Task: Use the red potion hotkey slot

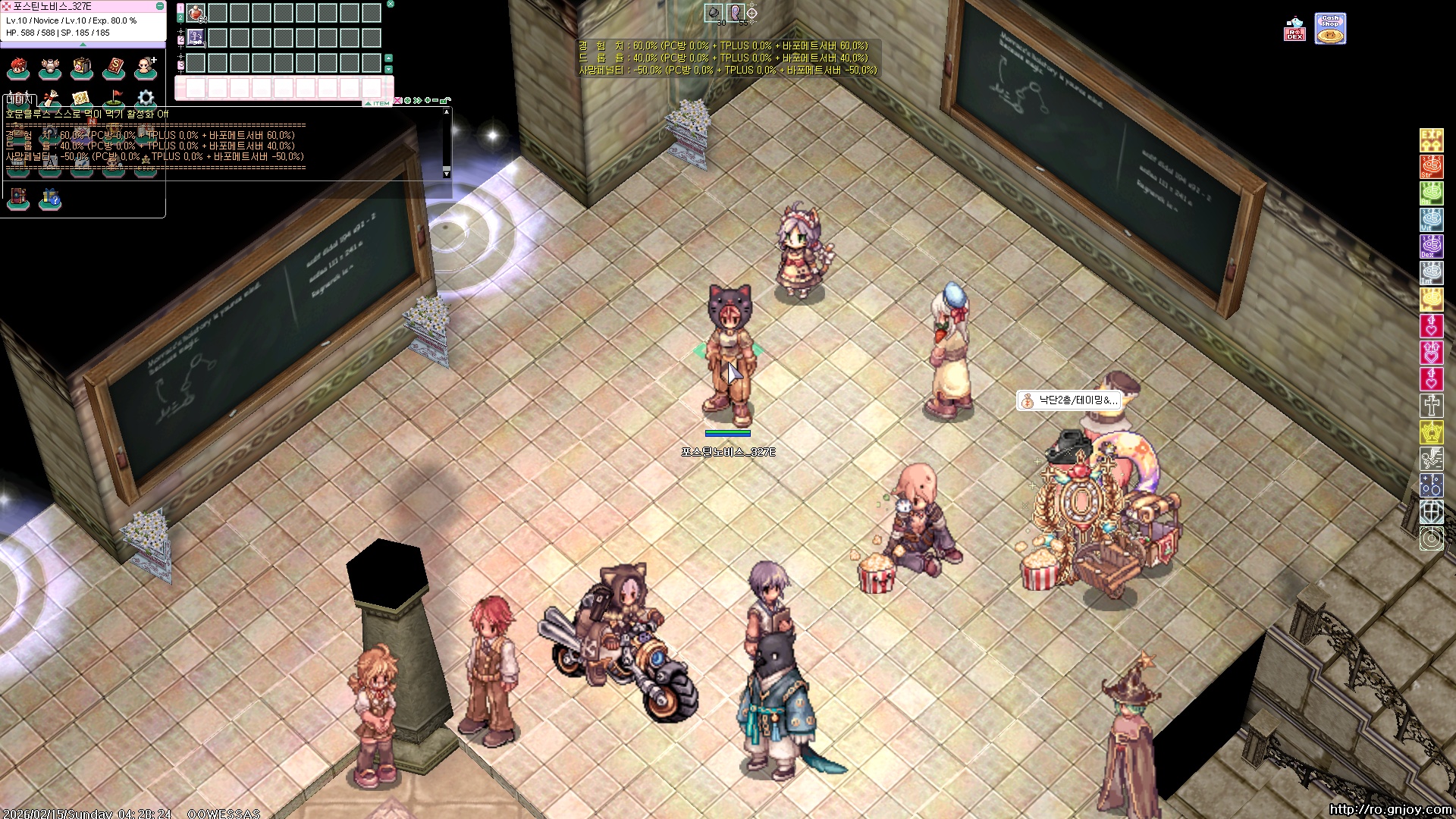Action: (x=196, y=13)
